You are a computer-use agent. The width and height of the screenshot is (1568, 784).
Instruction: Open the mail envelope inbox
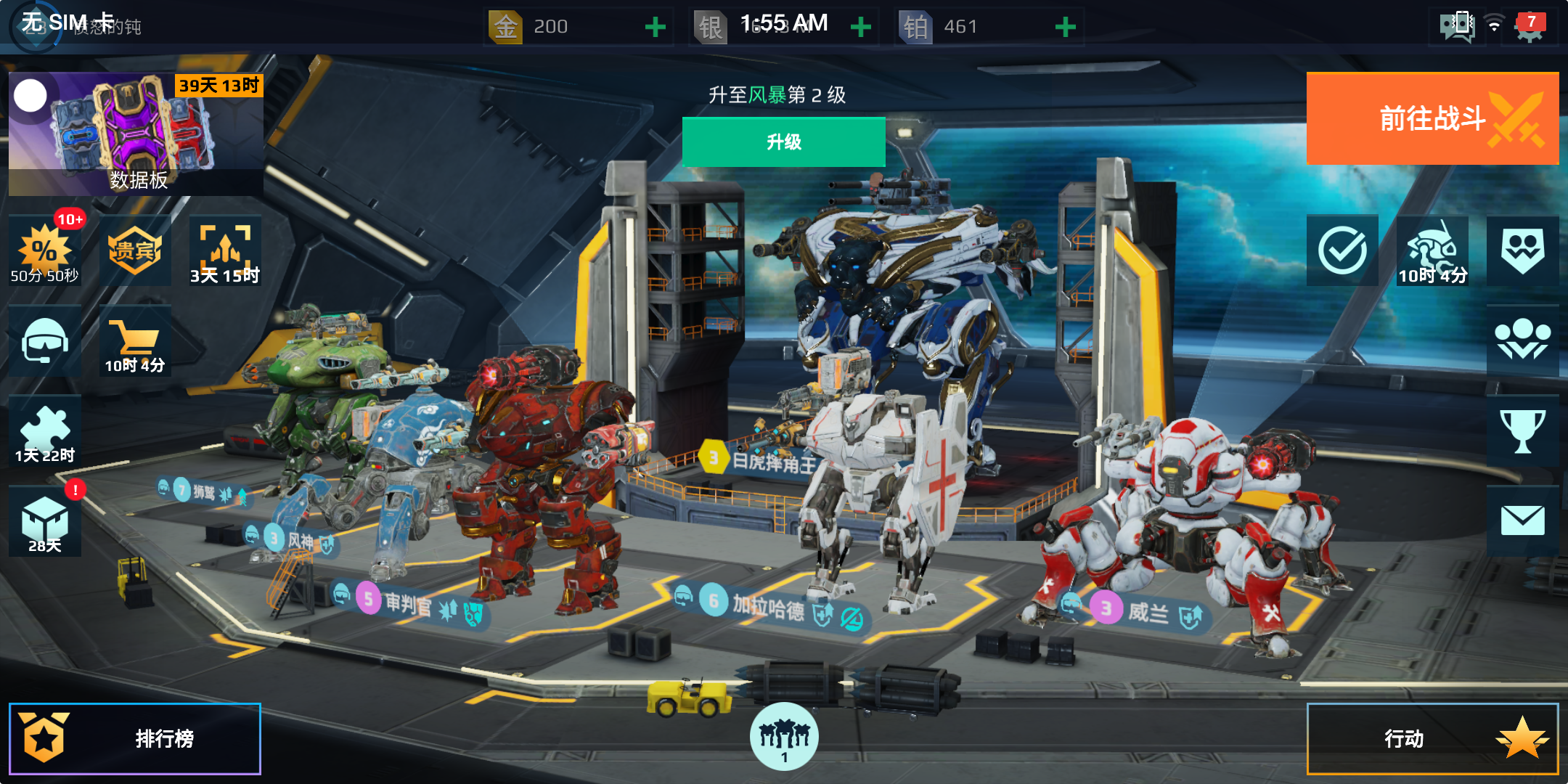coord(1522,520)
